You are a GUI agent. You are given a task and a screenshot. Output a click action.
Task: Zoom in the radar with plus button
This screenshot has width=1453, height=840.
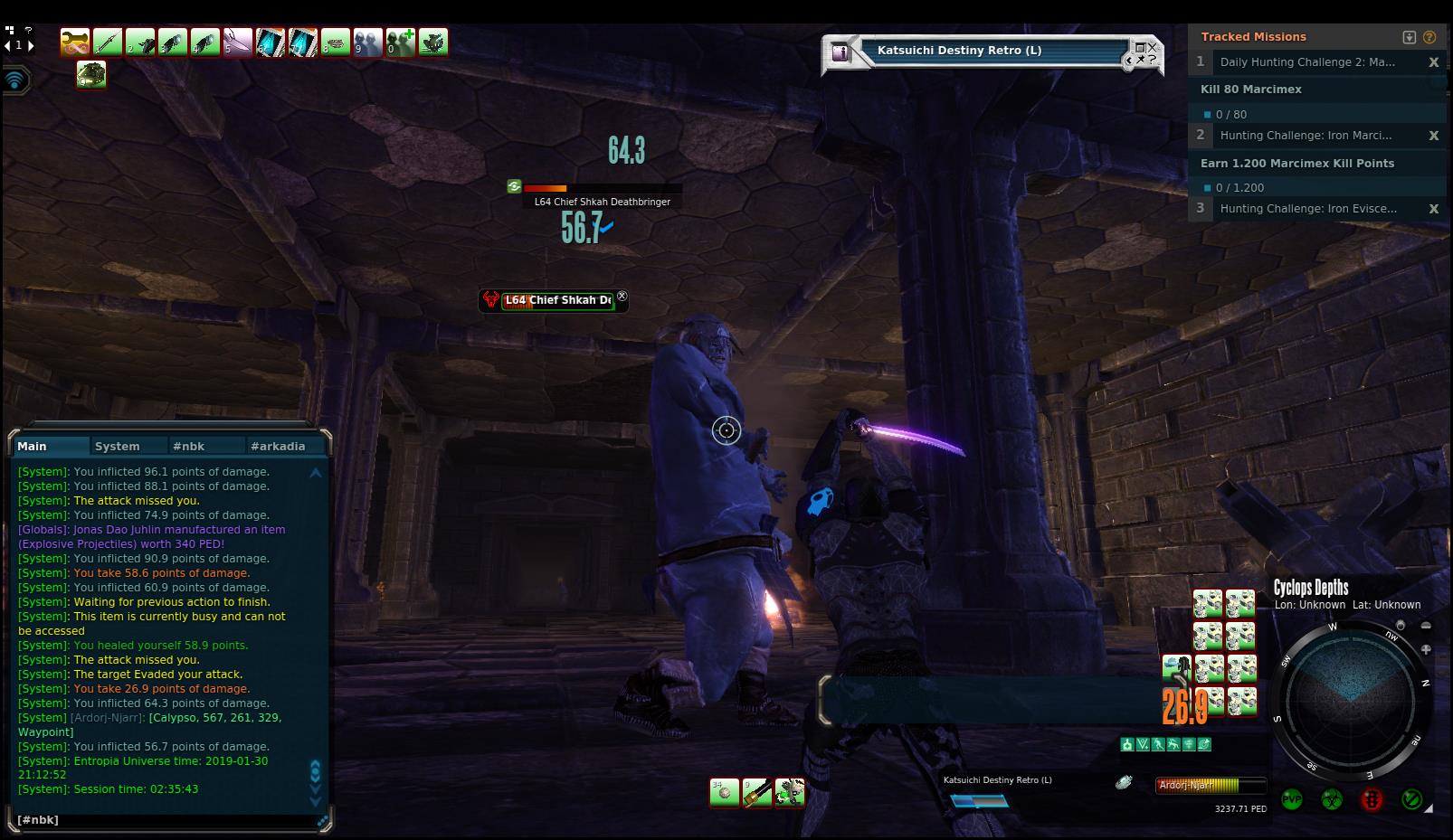(x=1426, y=649)
